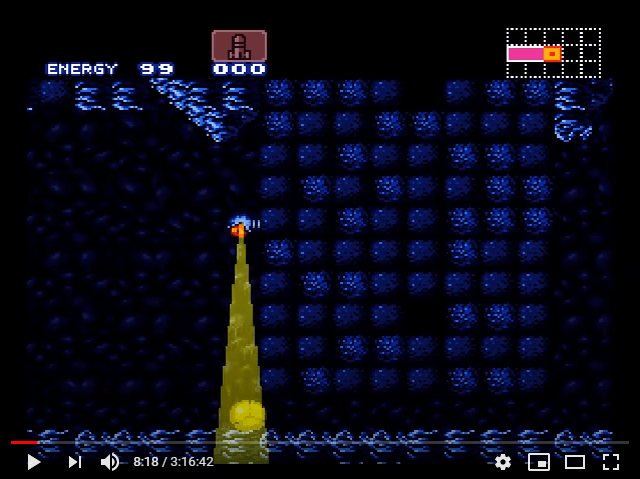Mute the video volume
The width and height of the screenshot is (640, 479).
110,462
